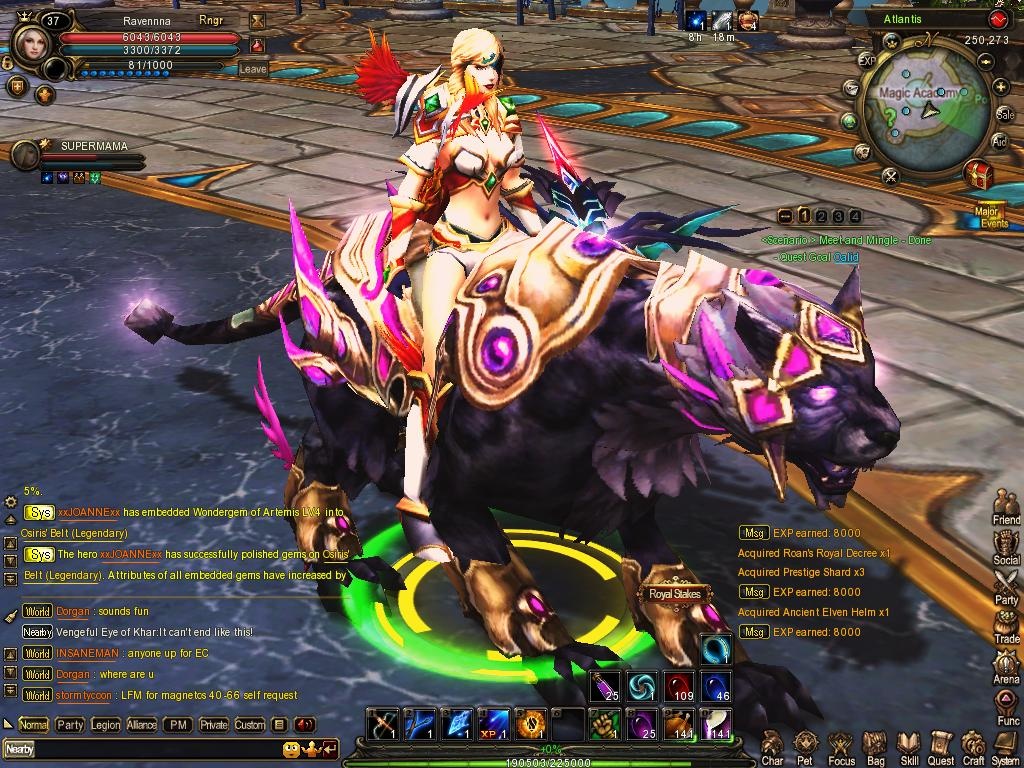Viewport: 1024px width, 768px height.
Task: Open the Friend list
Action: click(x=1006, y=505)
